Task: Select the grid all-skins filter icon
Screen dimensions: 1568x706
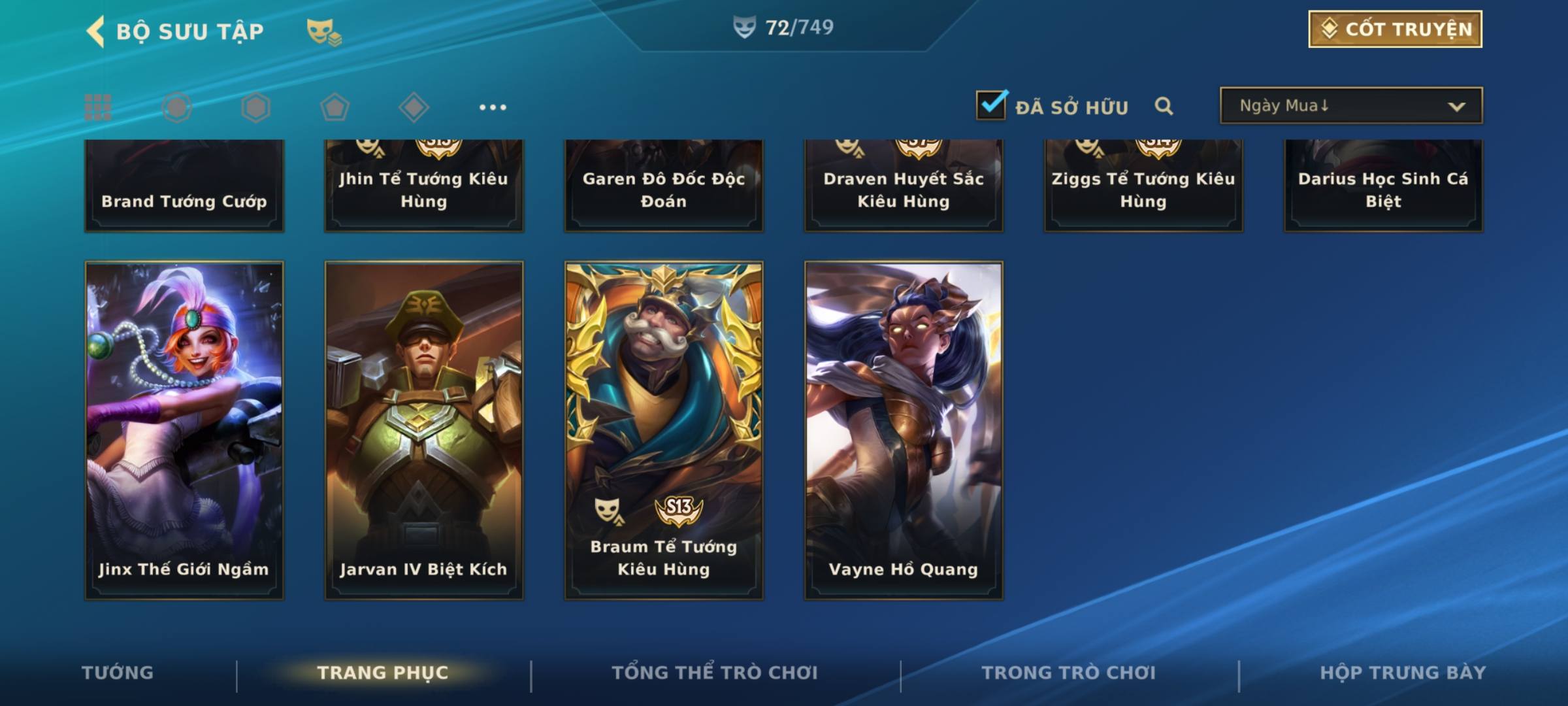Action: (98, 107)
